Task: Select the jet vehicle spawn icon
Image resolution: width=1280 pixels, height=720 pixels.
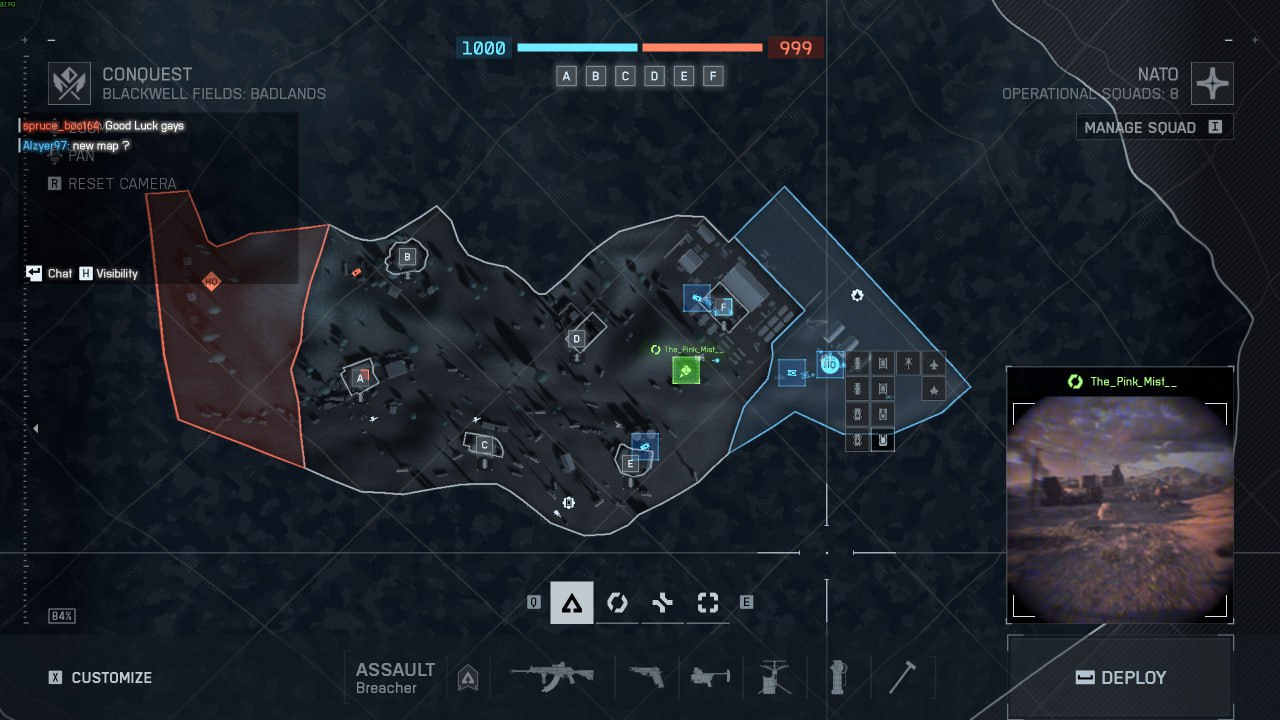Action: [934, 363]
